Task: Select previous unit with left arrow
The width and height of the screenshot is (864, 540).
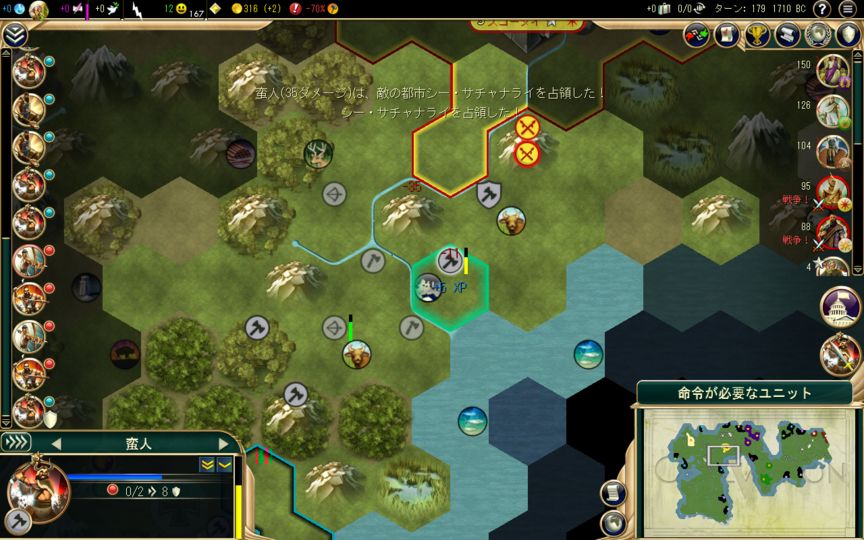Action: pos(56,444)
